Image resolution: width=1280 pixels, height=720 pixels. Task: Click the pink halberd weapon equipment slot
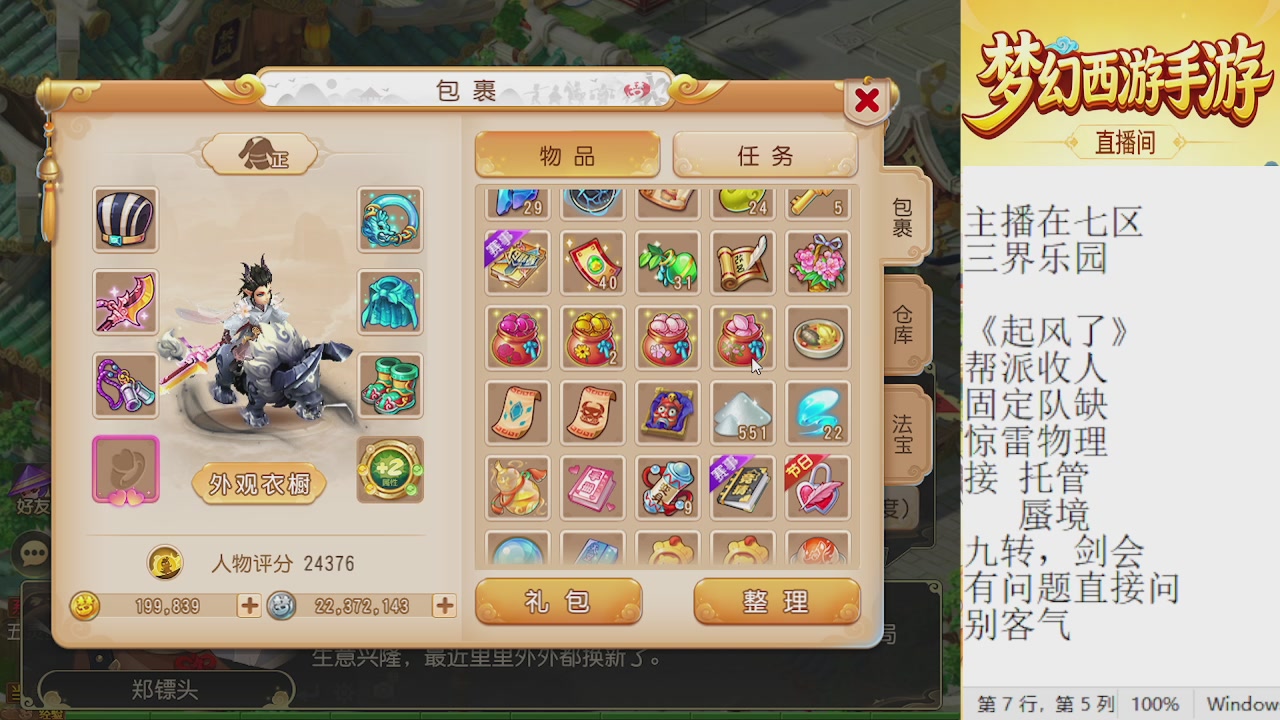(125, 303)
